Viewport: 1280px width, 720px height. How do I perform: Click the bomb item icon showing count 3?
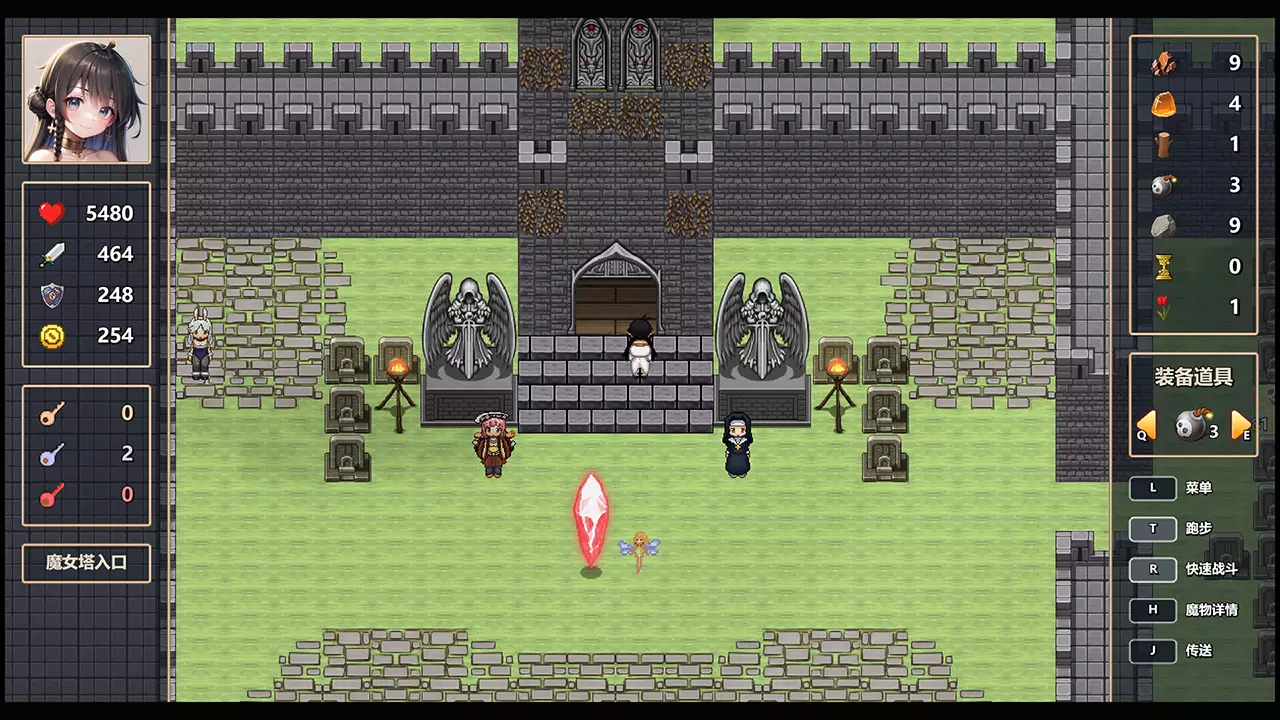pyautogui.click(x=1165, y=185)
